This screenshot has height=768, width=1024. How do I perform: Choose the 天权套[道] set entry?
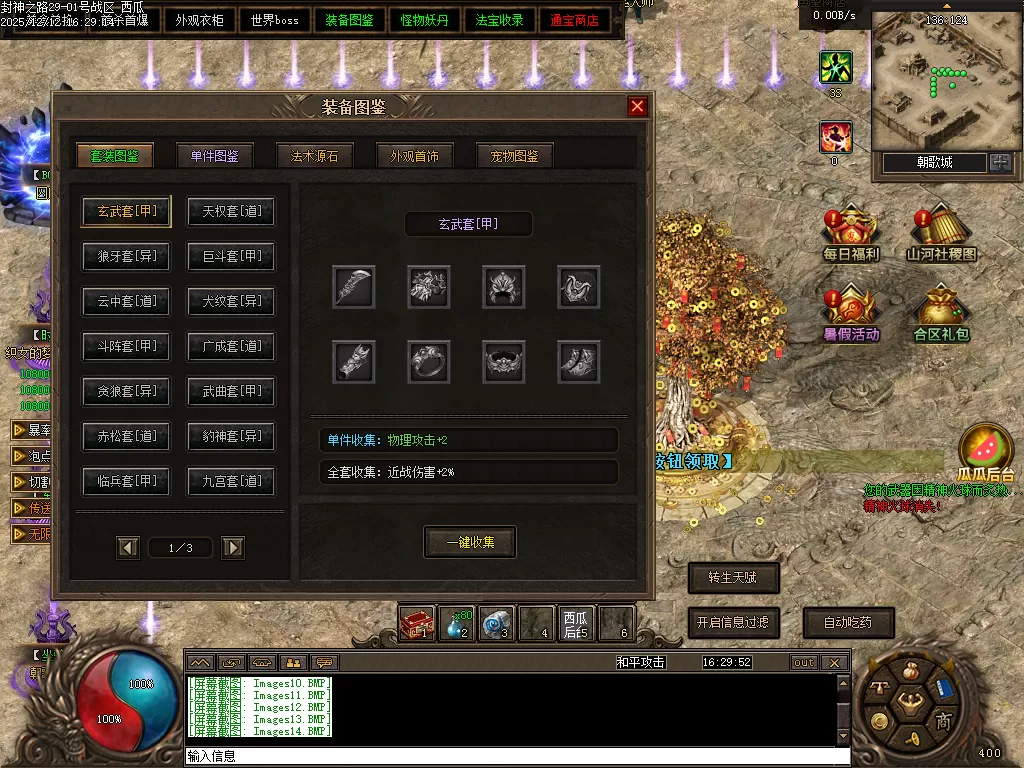pos(231,212)
